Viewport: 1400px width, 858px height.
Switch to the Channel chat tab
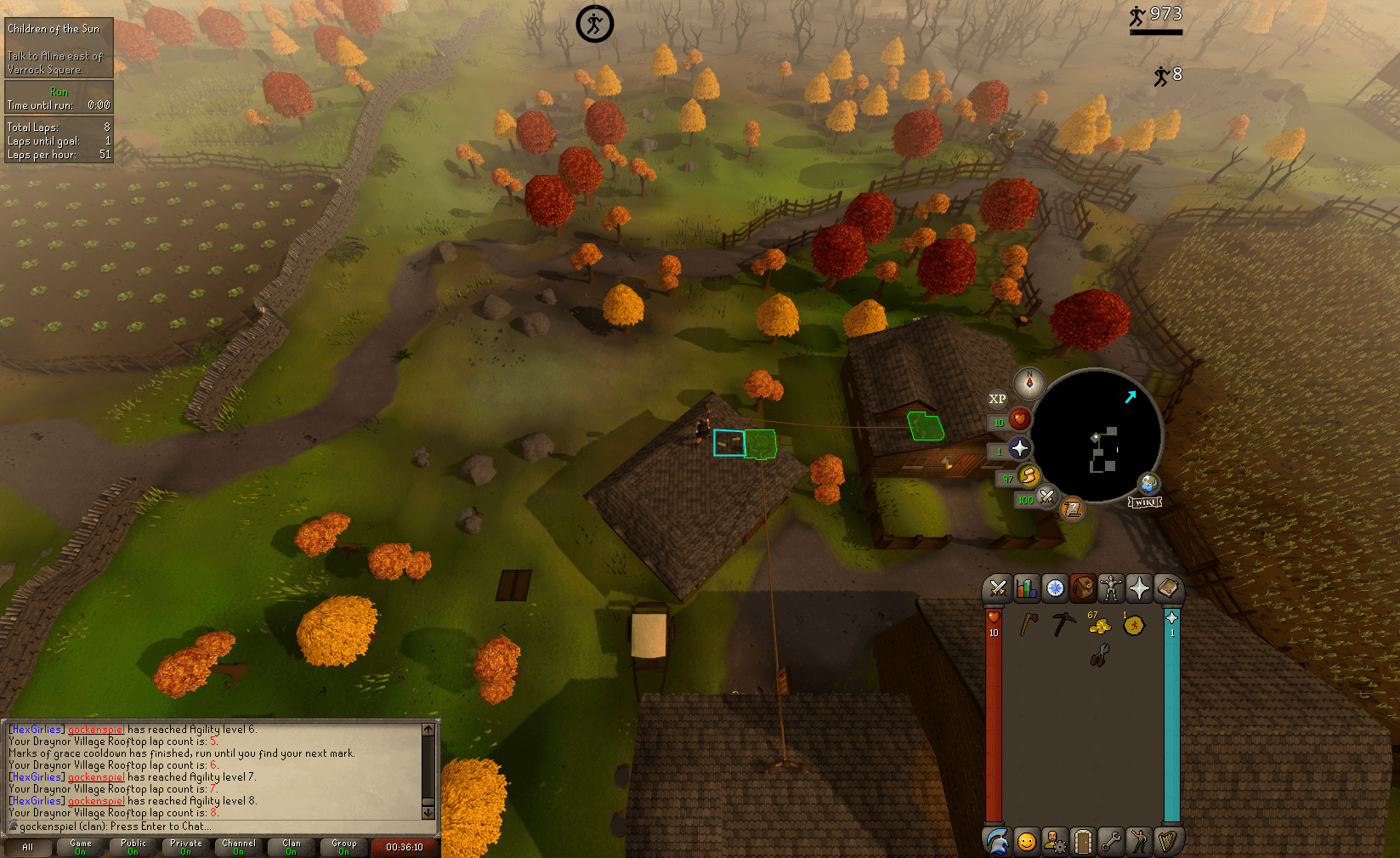[239, 847]
